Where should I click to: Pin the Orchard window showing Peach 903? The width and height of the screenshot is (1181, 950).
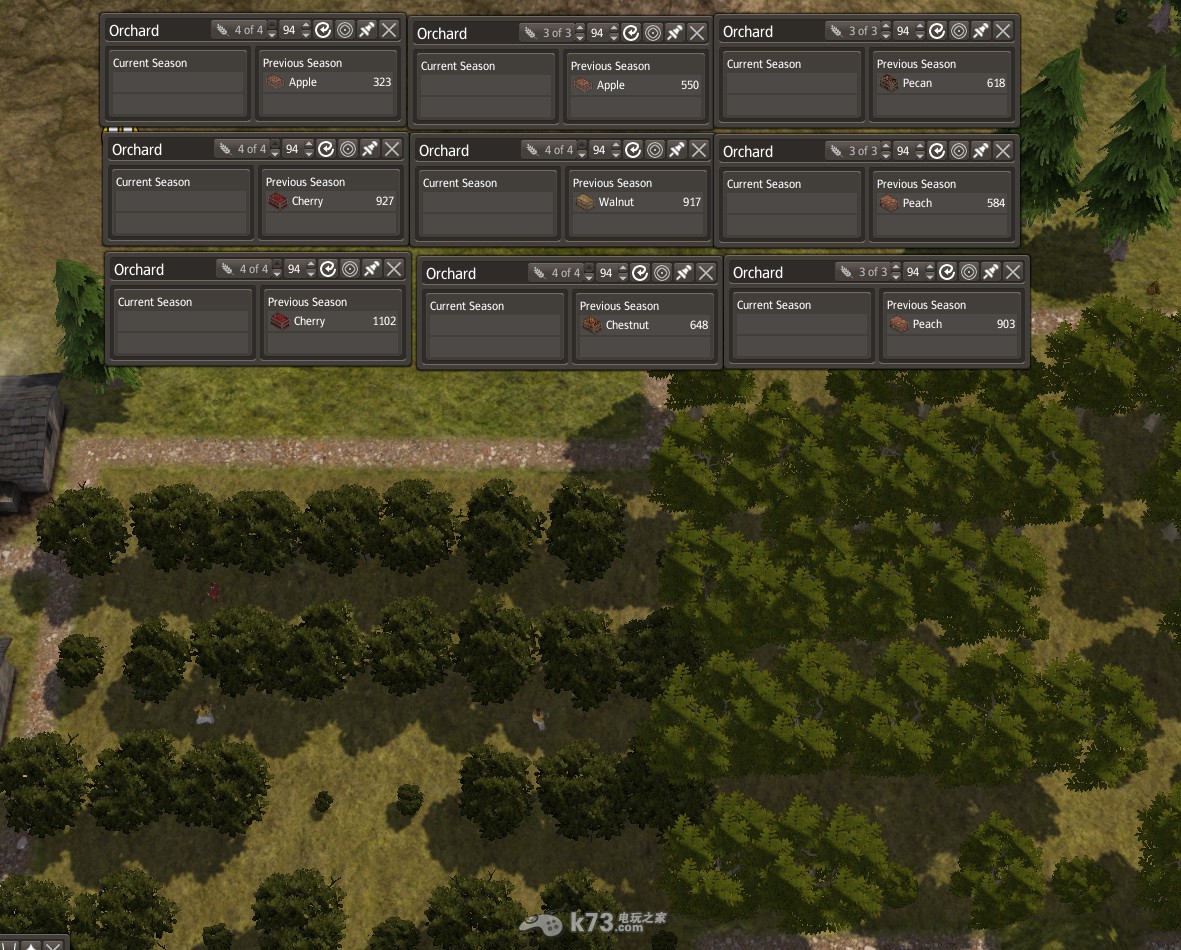[991, 272]
